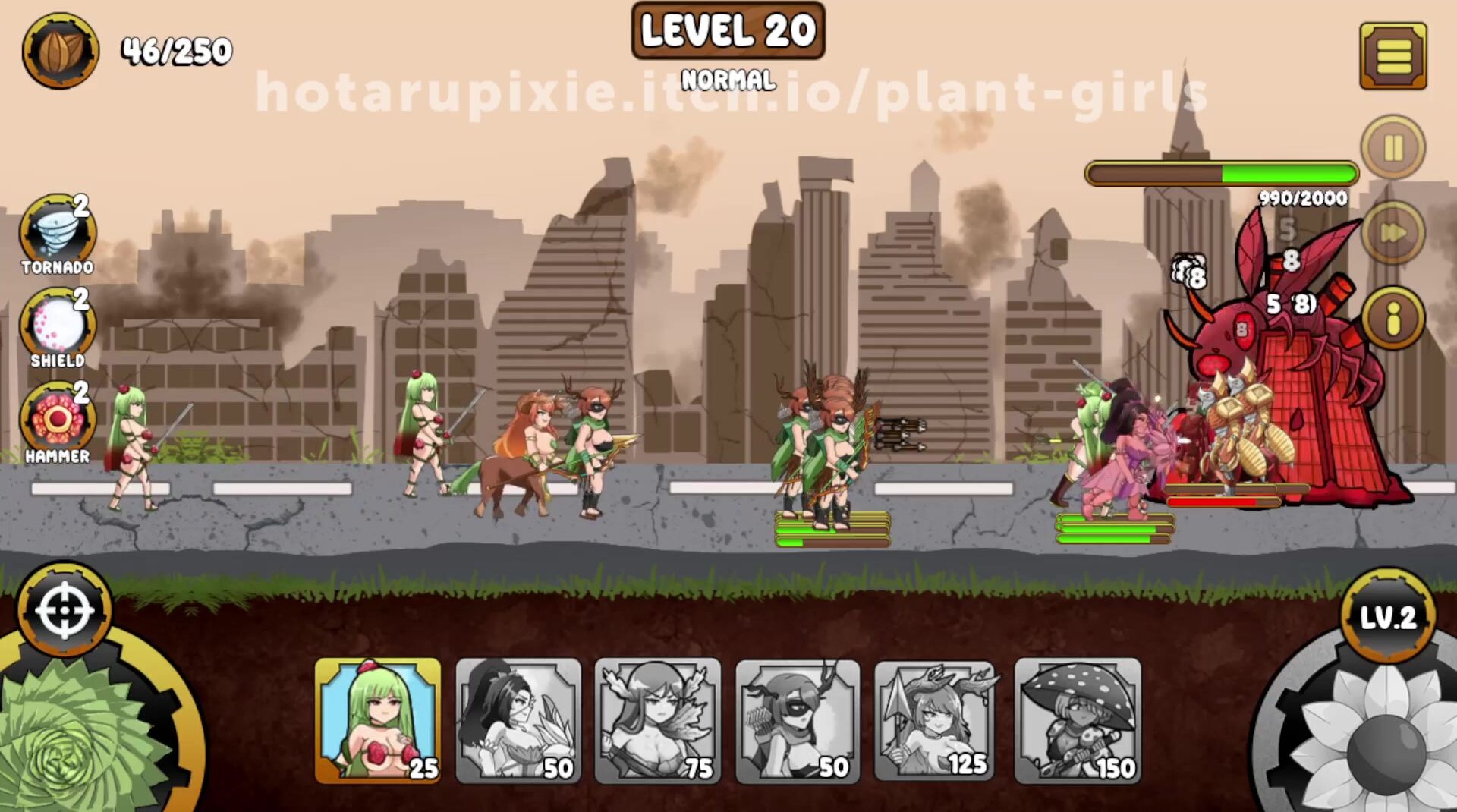Viewport: 1457px width, 812px height.
Task: Choose the mushroom-hat unit card costing 150
Action: pos(1078,719)
